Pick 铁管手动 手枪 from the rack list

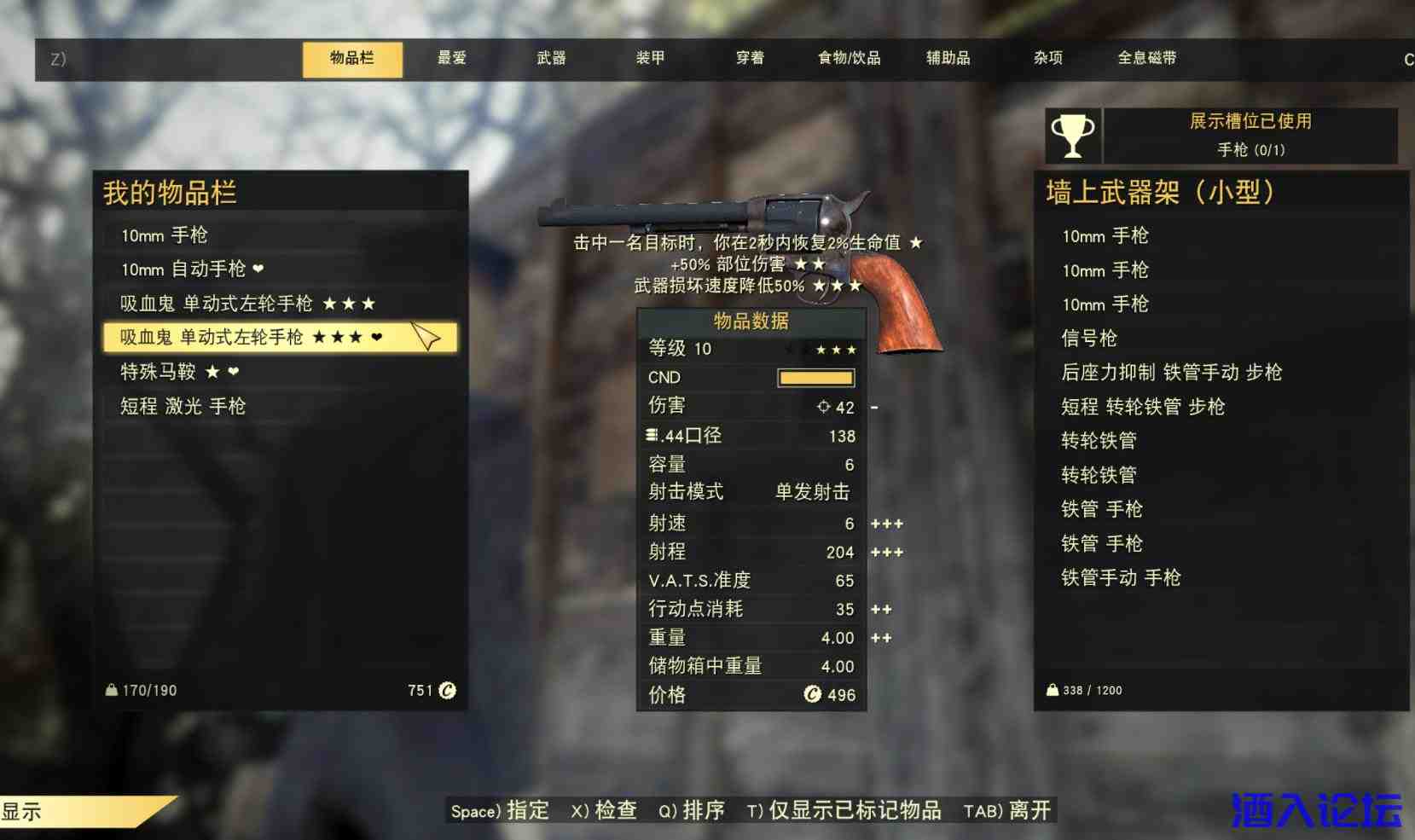coord(1121,578)
